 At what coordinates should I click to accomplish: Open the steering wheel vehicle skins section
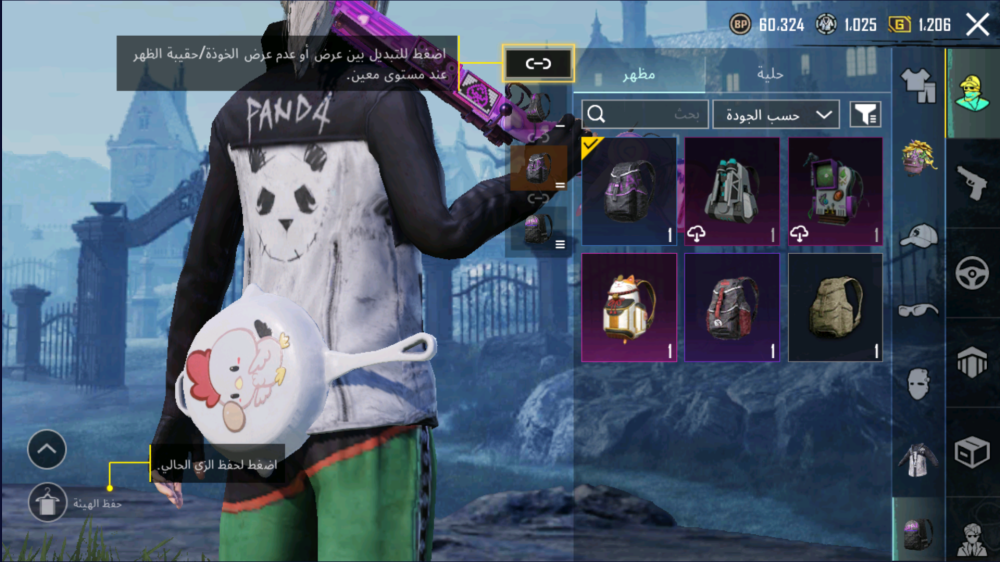[972, 273]
